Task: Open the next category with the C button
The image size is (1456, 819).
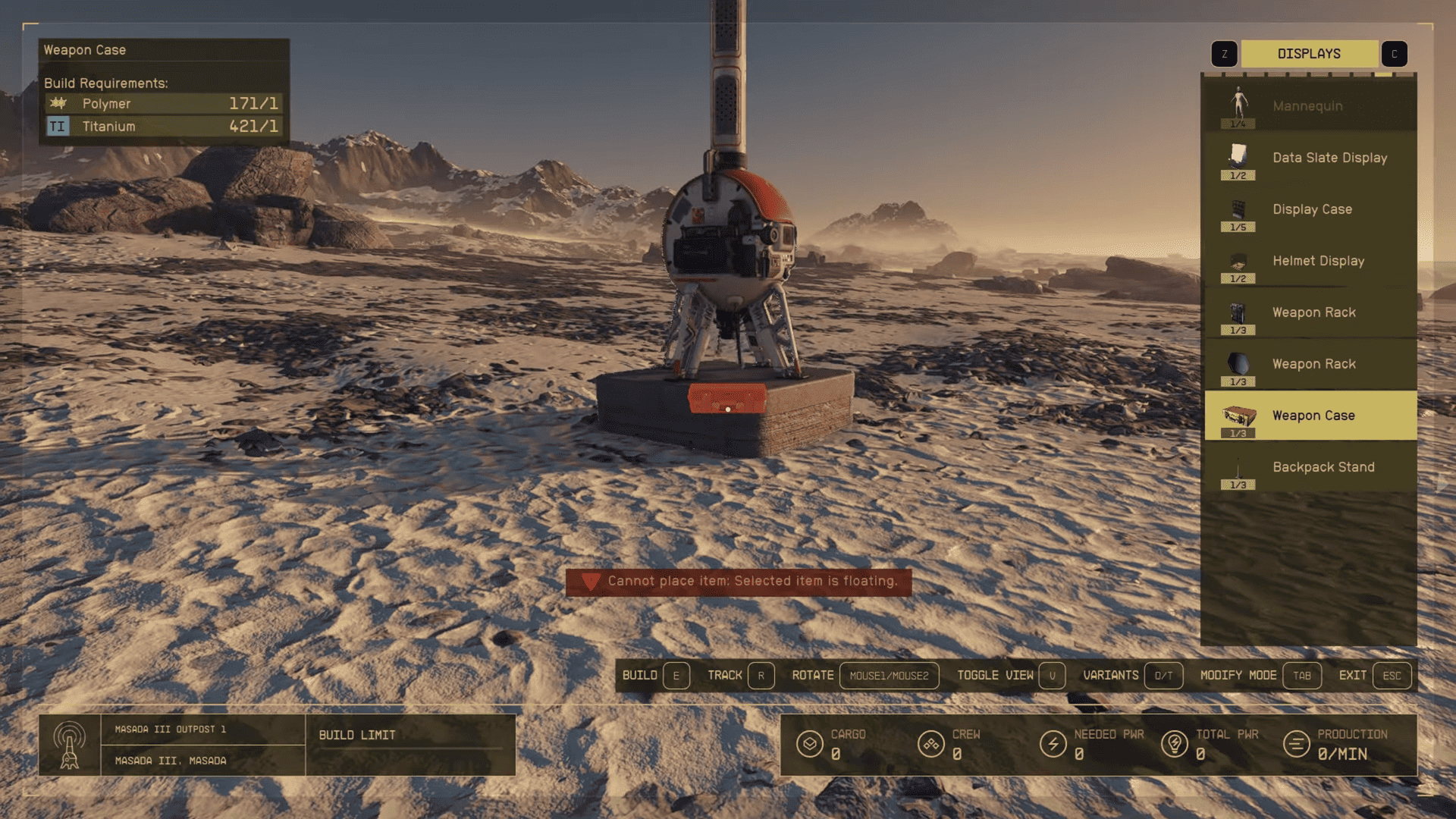Action: point(1394,53)
